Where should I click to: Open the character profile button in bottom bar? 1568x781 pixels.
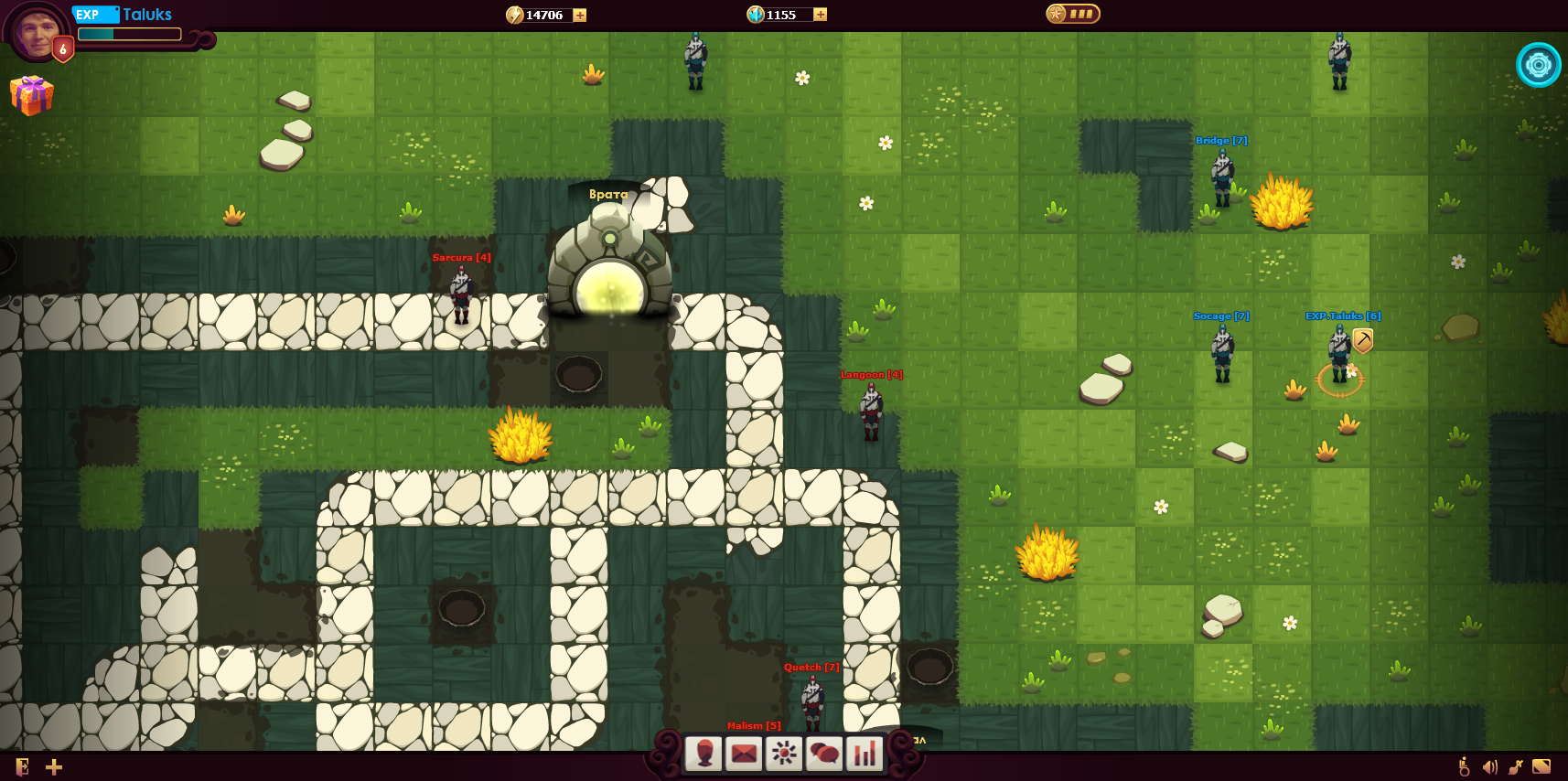click(704, 754)
